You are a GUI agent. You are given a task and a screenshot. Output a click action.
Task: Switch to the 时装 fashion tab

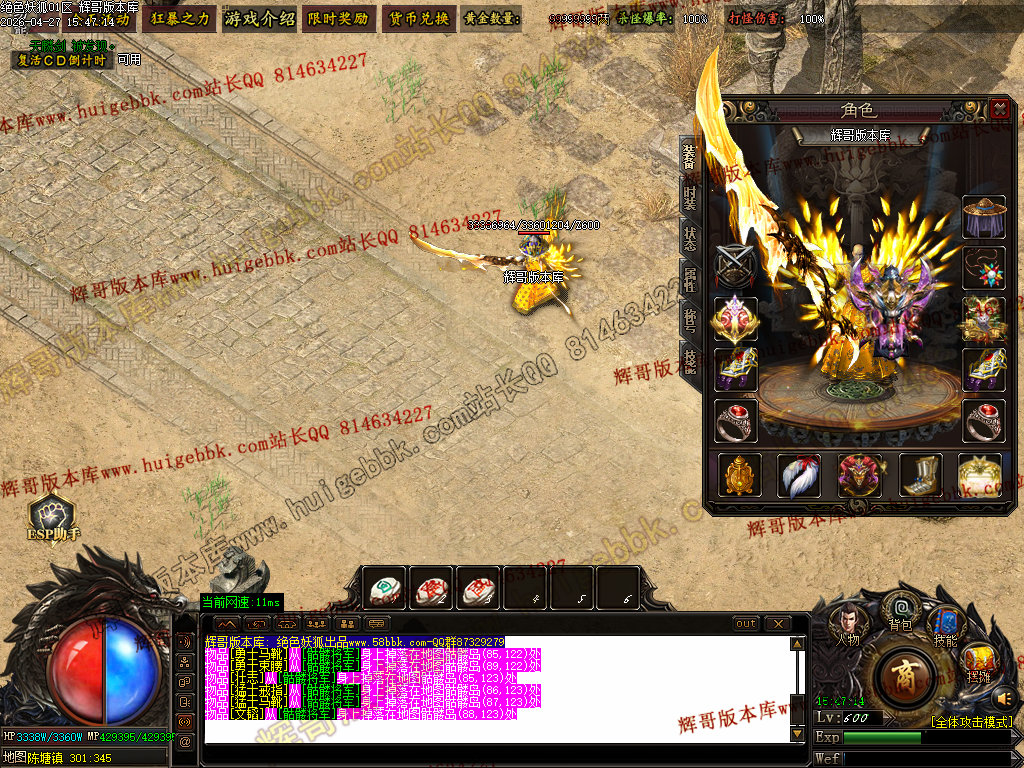(690, 197)
